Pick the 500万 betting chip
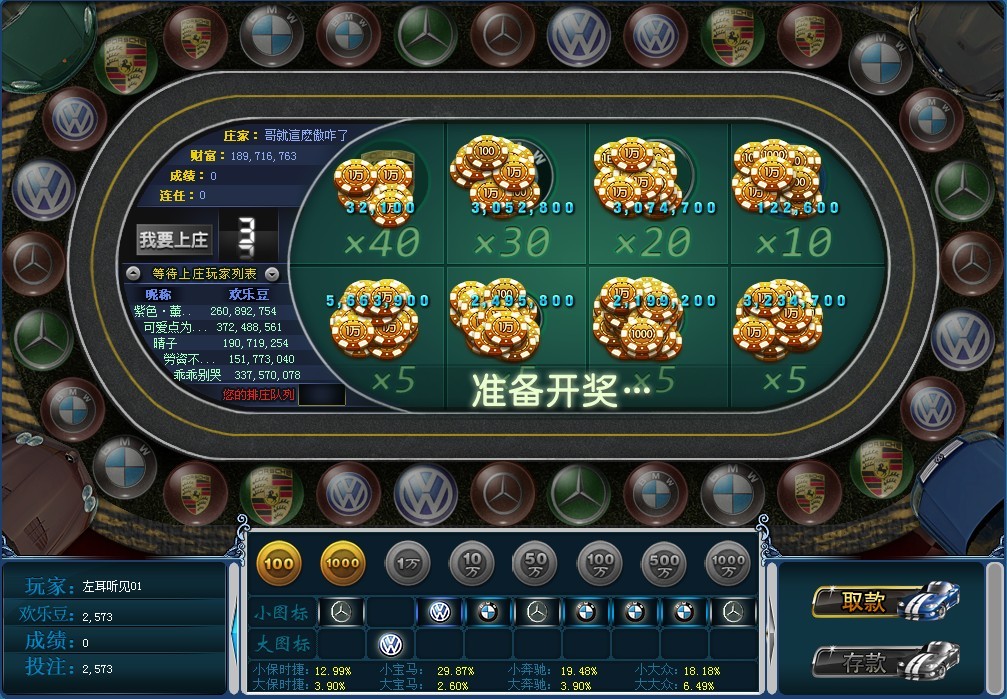Image resolution: width=1007 pixels, height=699 pixels. coord(663,564)
